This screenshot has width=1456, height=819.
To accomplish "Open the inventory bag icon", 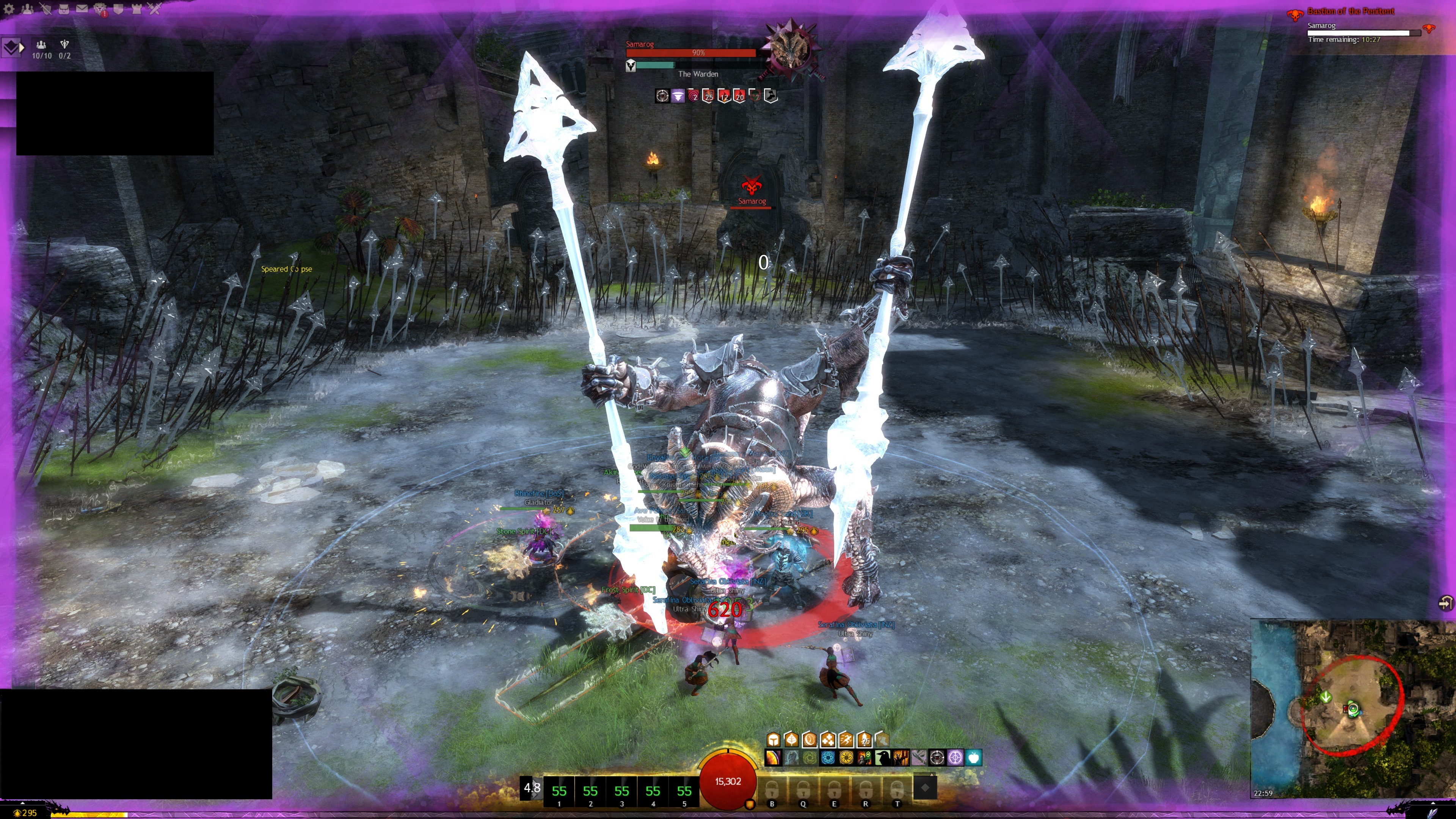I will click(64, 8).
